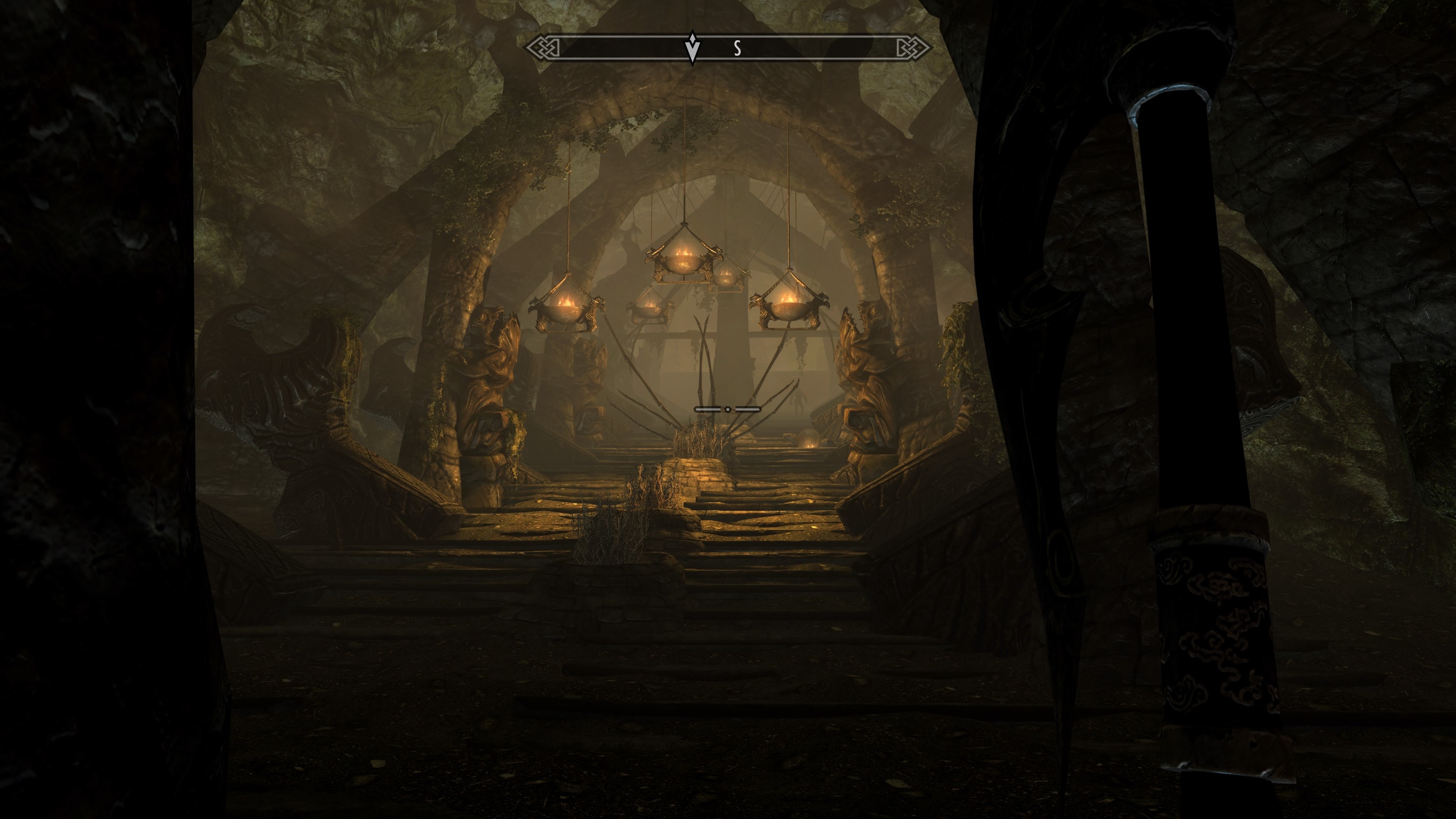The width and height of the screenshot is (1456, 819).
Task: Select the South letter on the compass bar
Action: [737, 49]
